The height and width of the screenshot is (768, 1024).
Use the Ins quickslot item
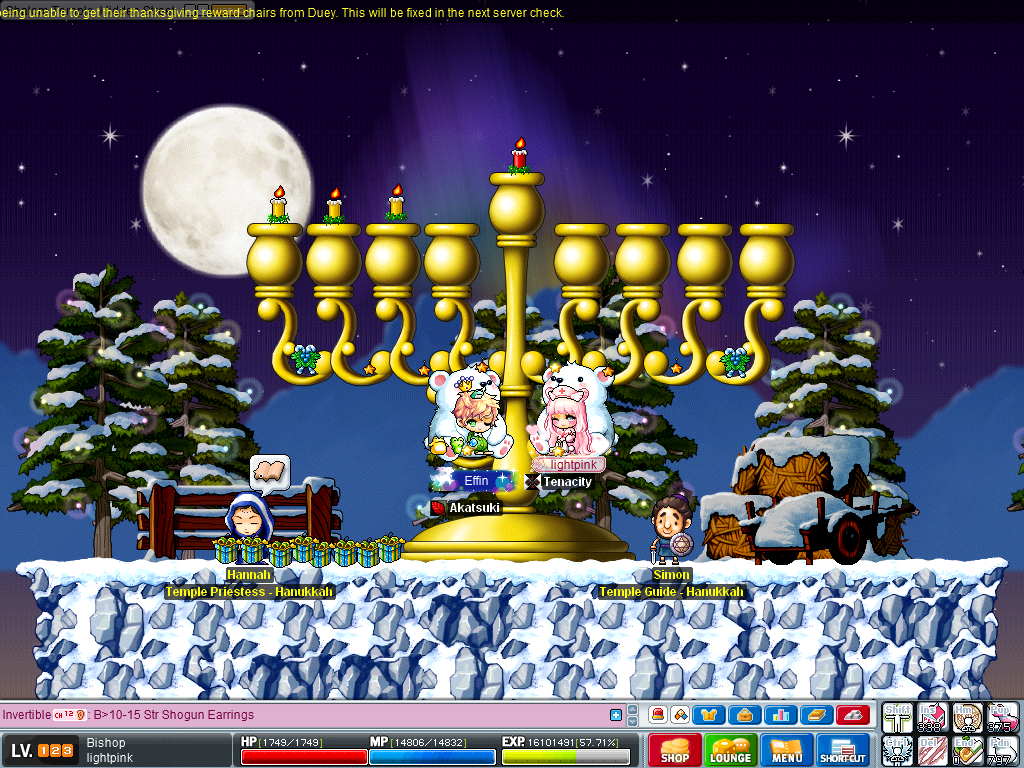coord(932,717)
